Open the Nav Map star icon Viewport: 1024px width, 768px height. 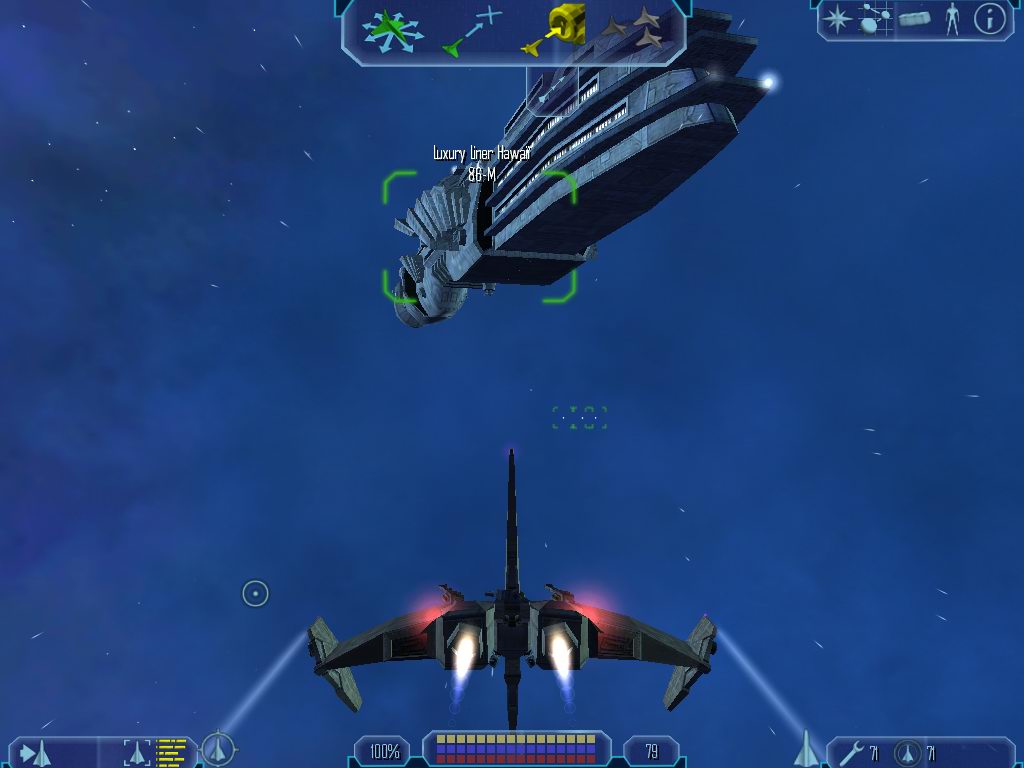[836, 18]
